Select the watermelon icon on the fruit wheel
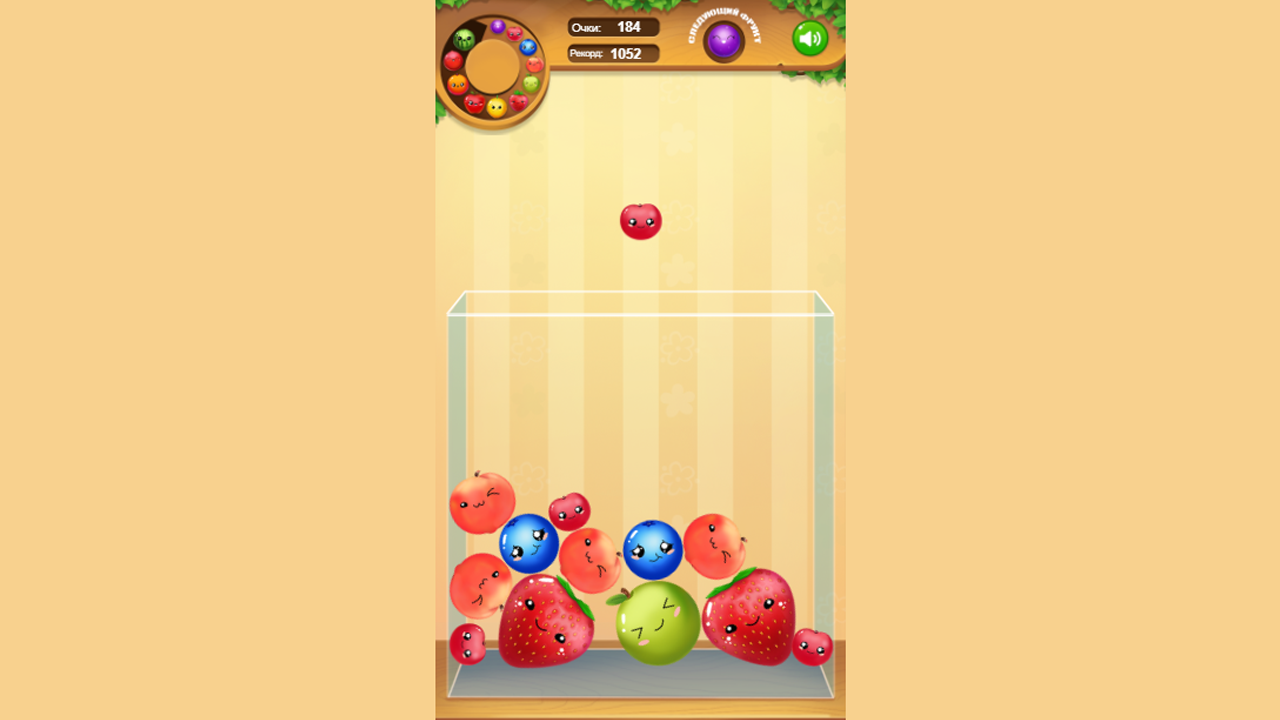Screen dimensions: 1280x720 [x=464, y=39]
